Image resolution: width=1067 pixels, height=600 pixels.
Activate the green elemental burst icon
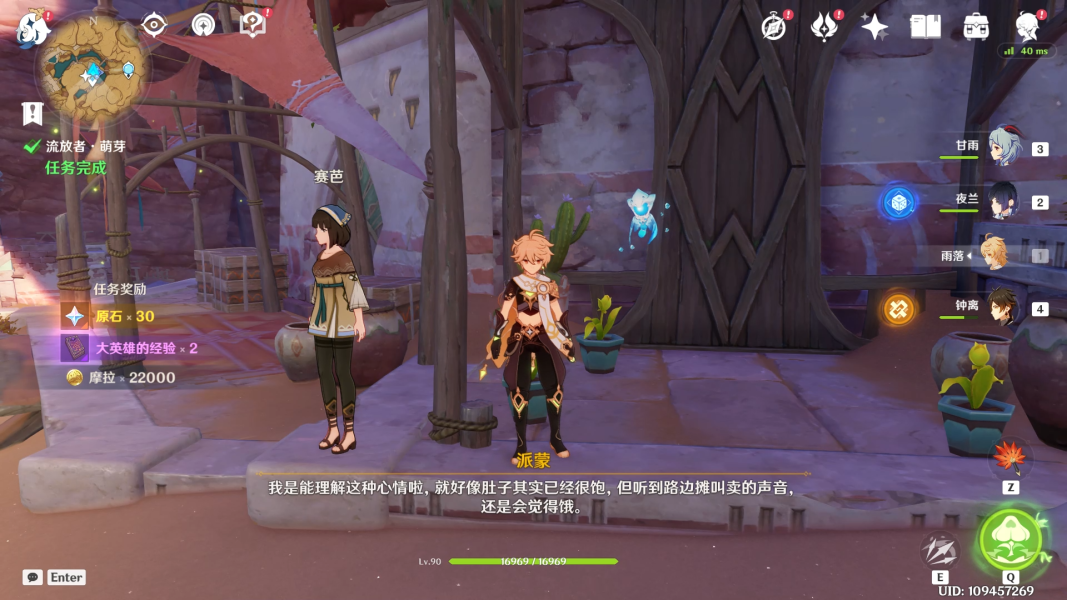[x=1011, y=539]
